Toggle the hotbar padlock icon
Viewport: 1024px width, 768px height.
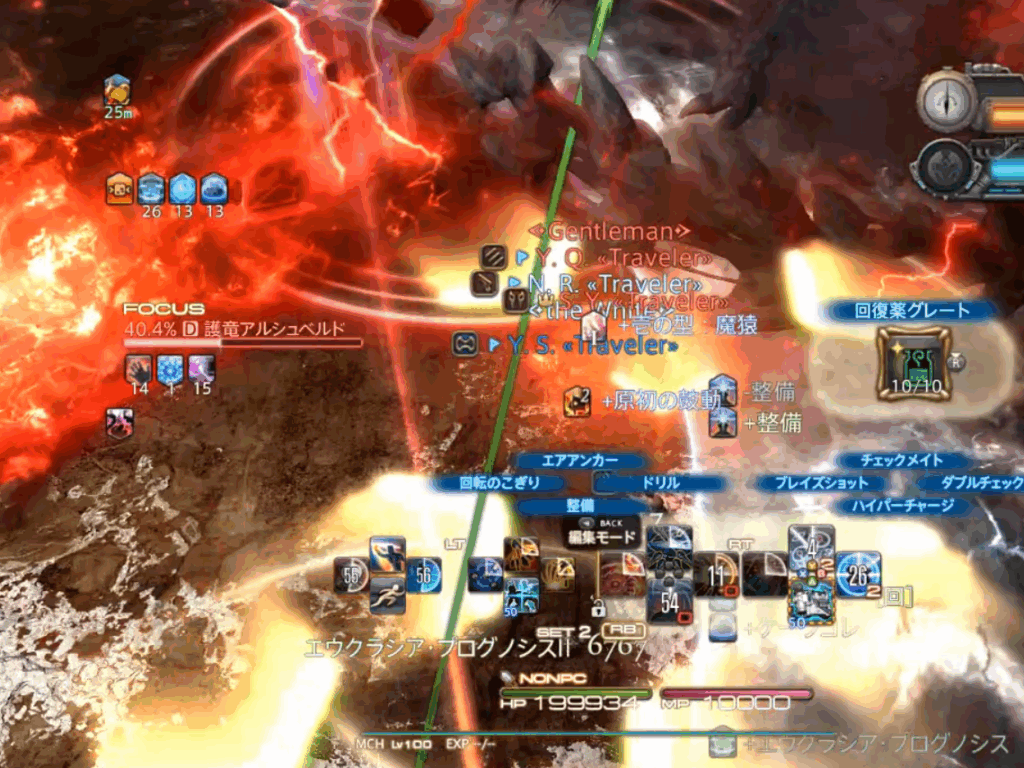599,607
